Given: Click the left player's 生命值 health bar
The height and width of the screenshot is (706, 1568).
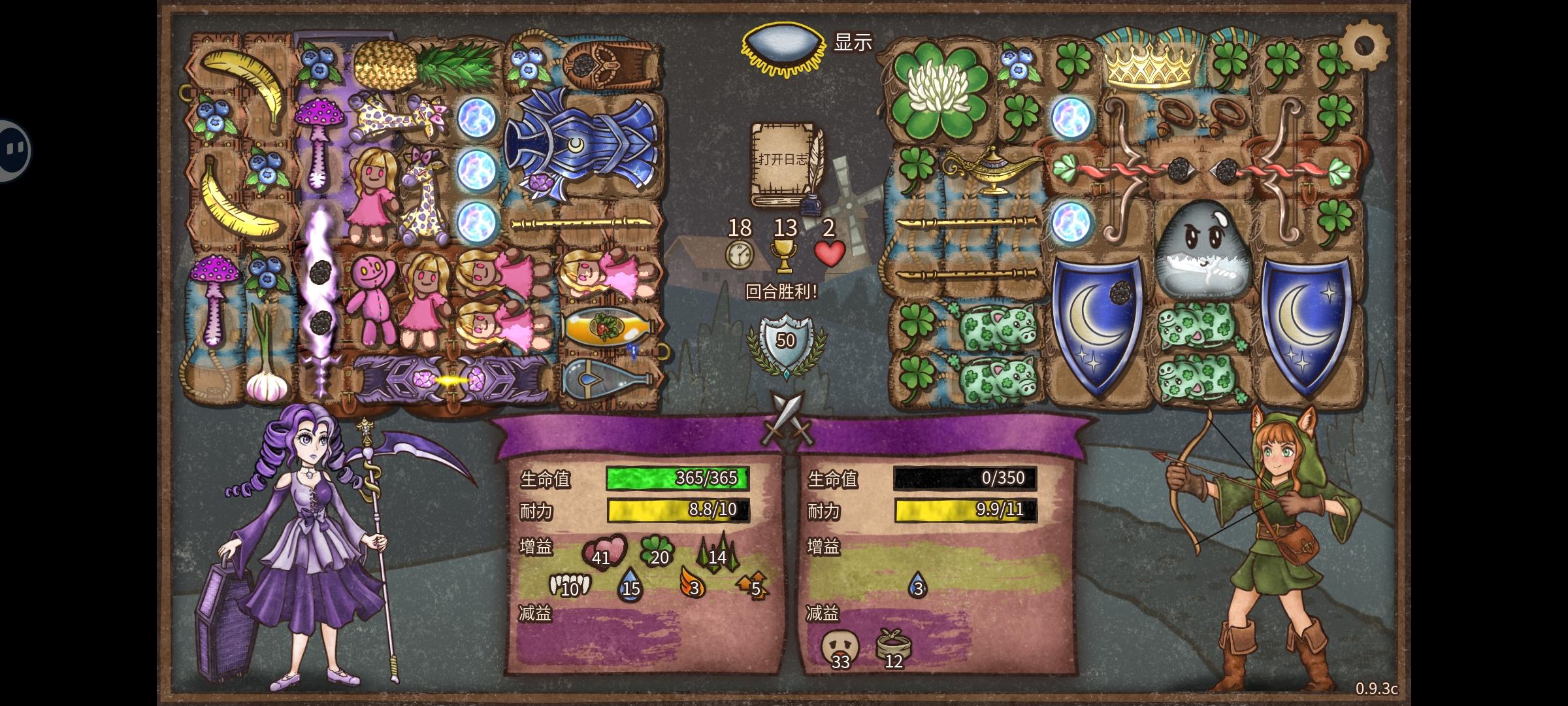Looking at the screenshot, I should (x=678, y=479).
